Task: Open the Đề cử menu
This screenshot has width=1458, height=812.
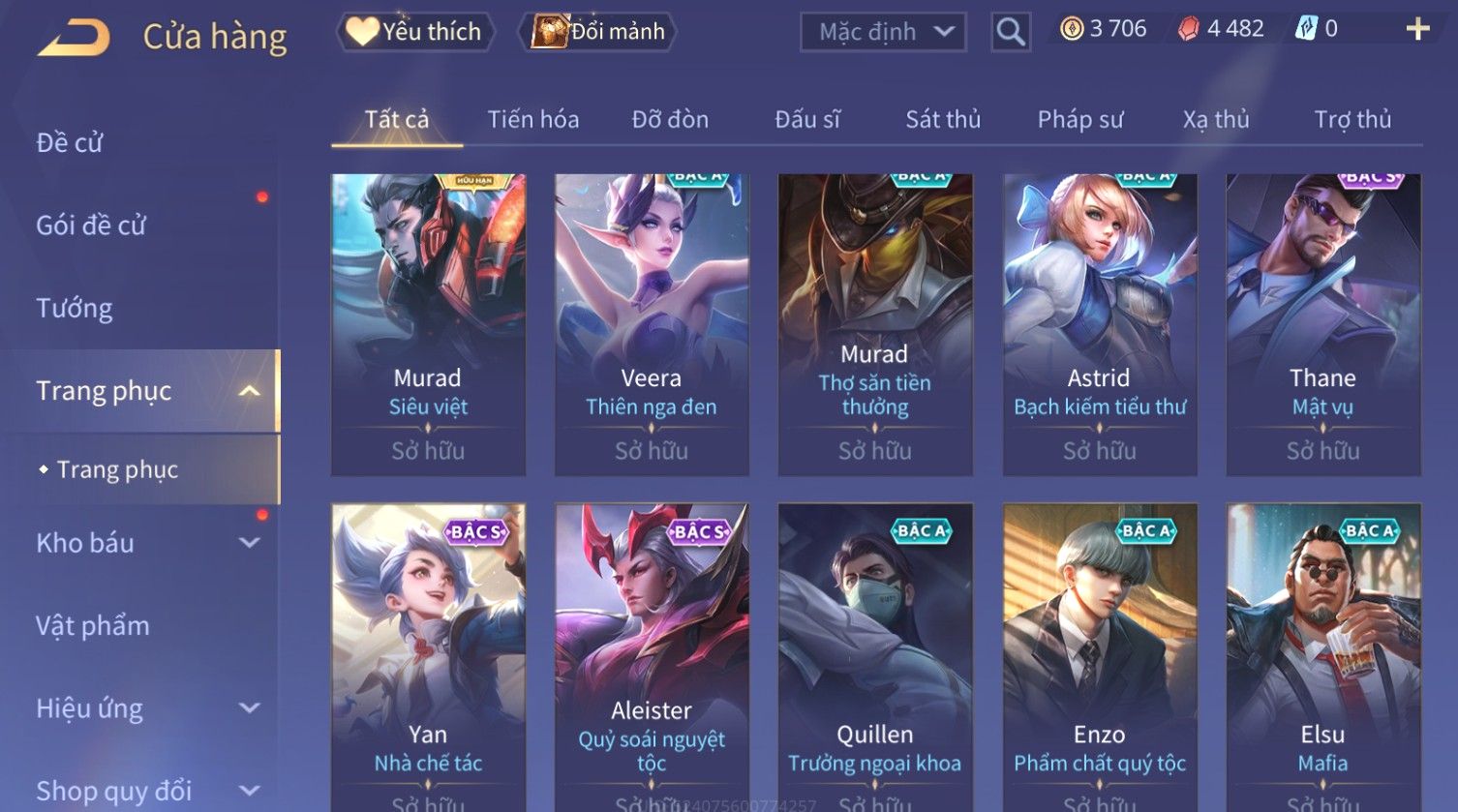Action: click(70, 142)
